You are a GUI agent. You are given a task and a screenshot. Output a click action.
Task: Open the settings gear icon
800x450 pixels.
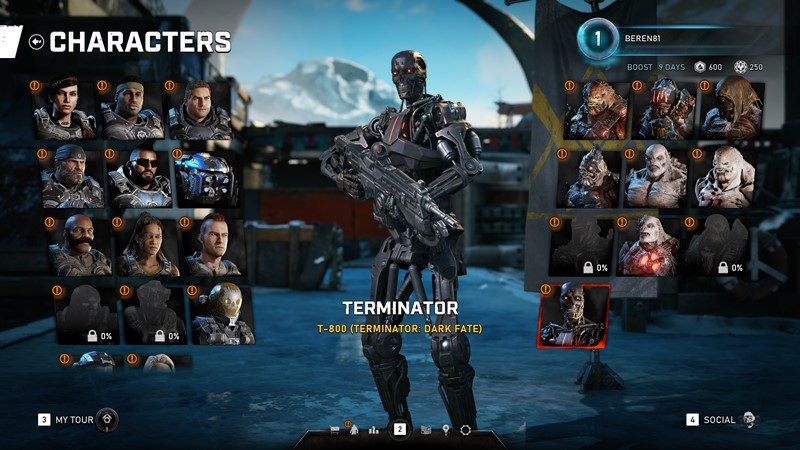pyautogui.click(x=465, y=430)
